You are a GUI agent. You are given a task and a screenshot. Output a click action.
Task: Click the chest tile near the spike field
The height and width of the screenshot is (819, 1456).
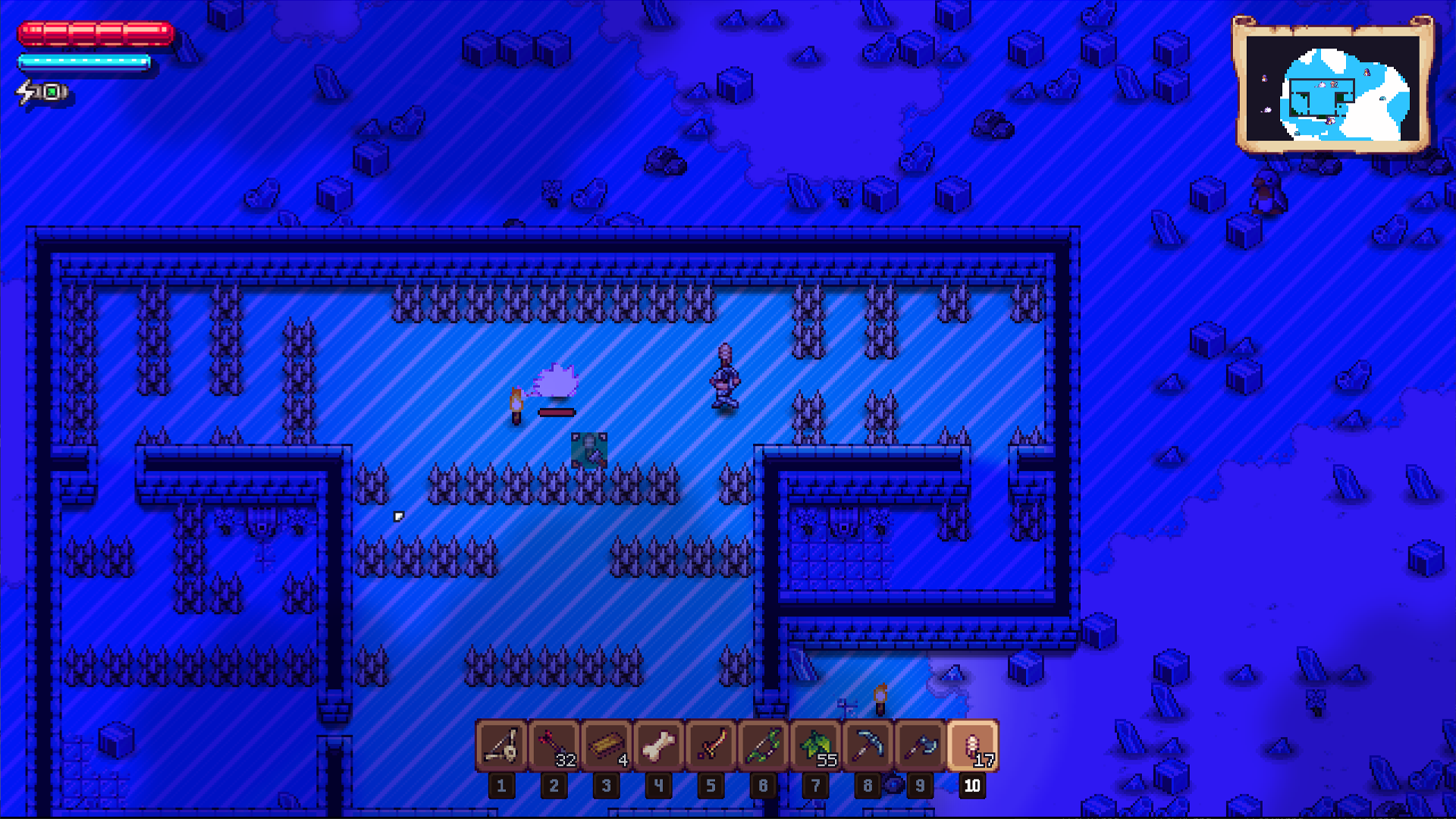point(589,449)
